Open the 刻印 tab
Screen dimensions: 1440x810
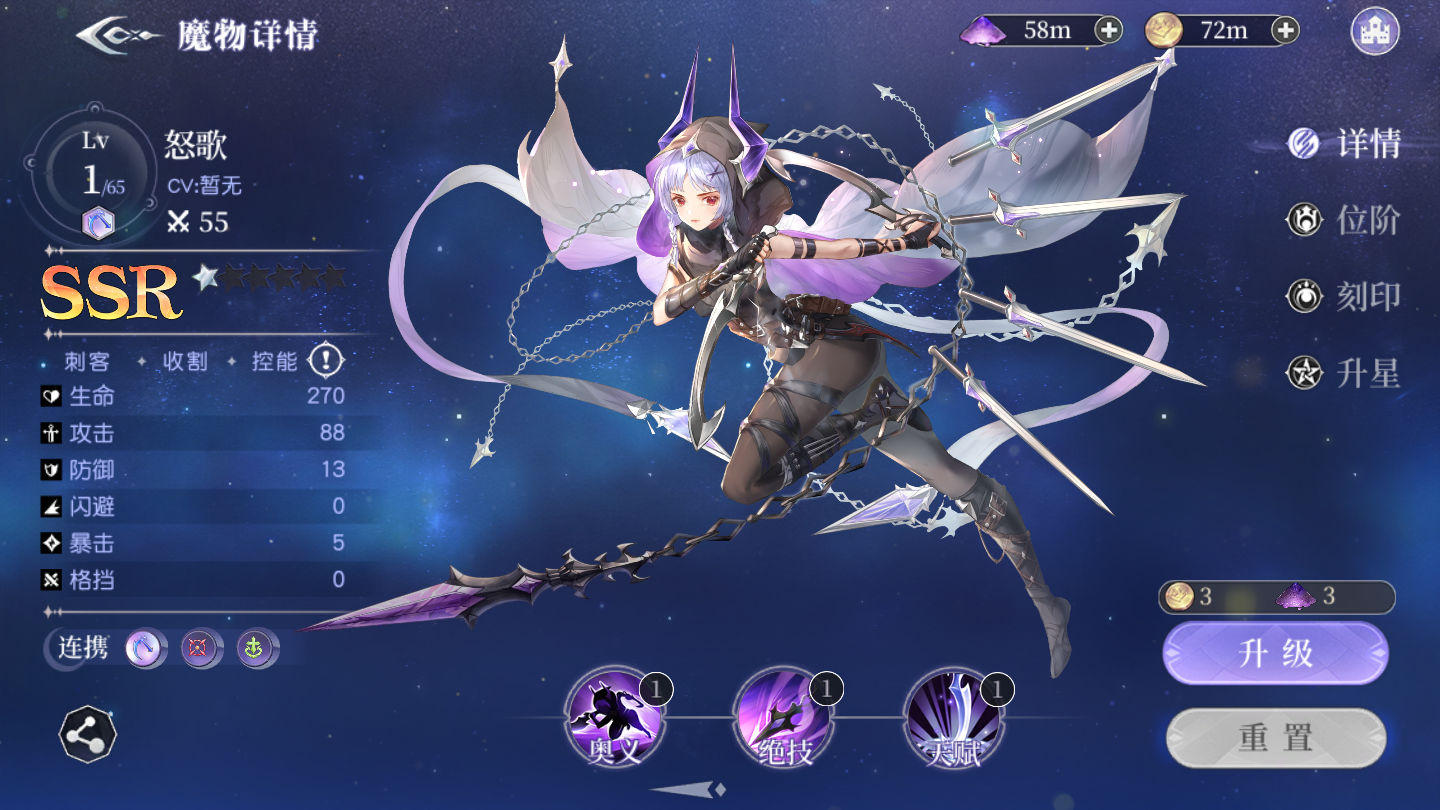(x=1345, y=297)
